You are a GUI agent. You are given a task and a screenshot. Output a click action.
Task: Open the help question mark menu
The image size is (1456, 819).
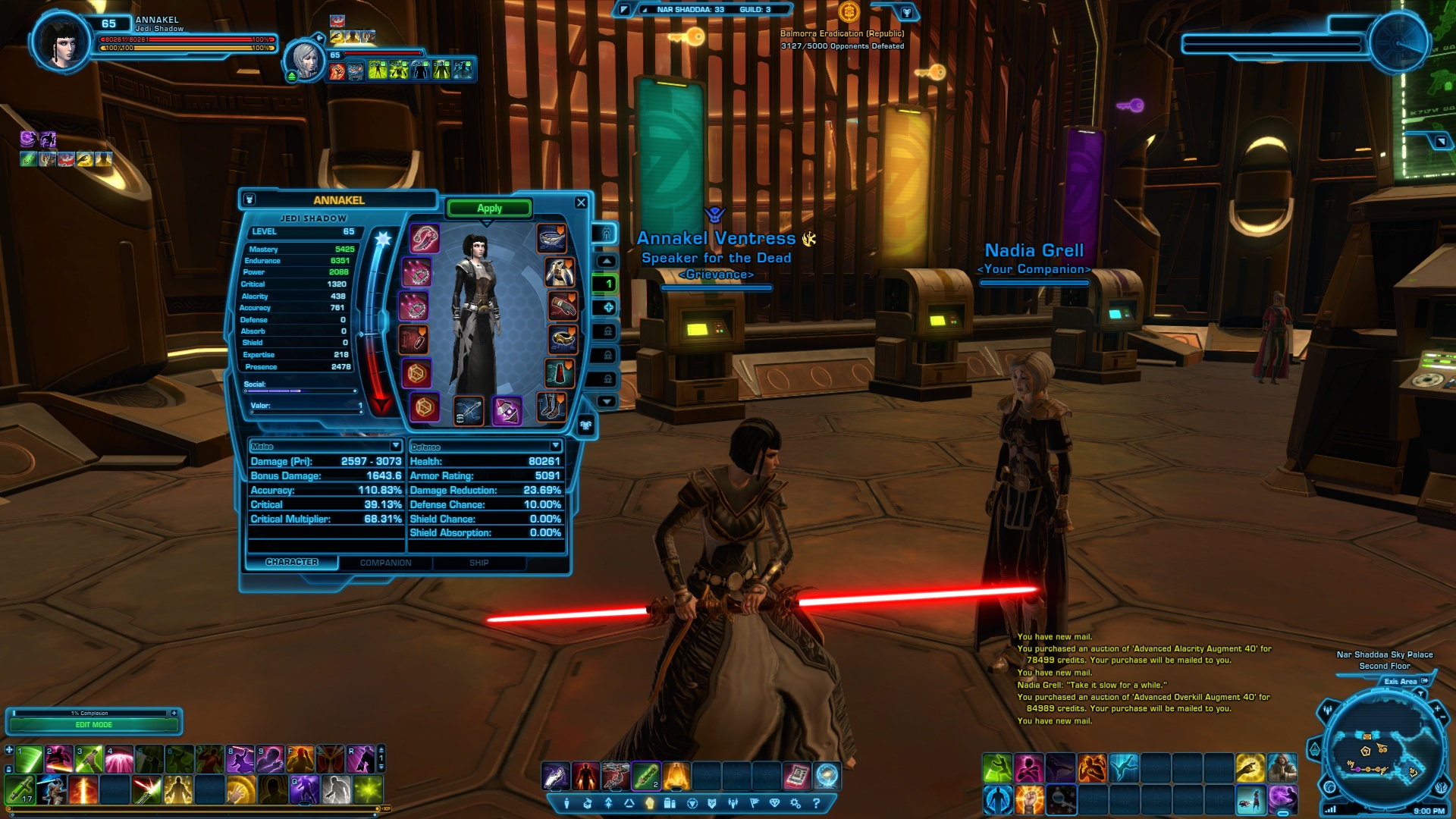pos(816,803)
